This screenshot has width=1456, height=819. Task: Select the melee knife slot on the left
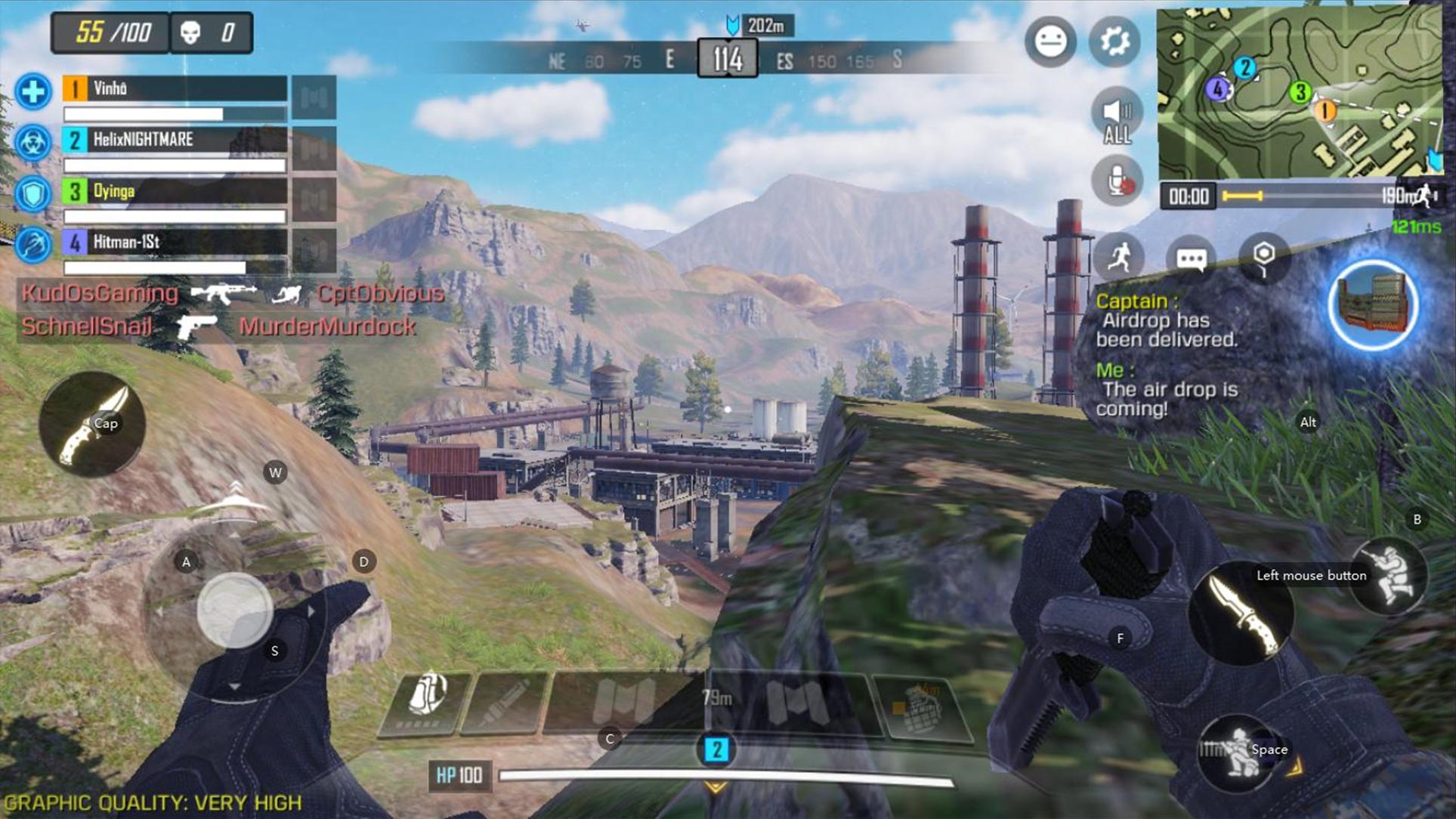coord(91,424)
